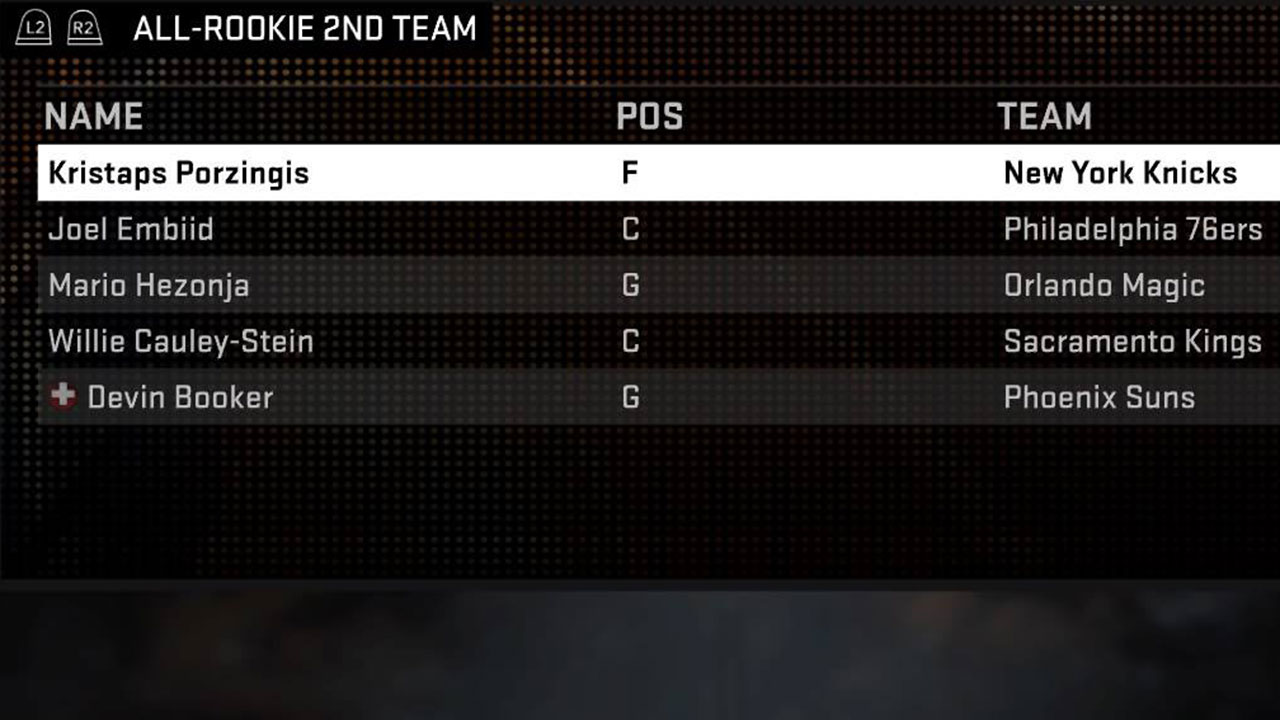Click Phoenix Suns team label
The height and width of the screenshot is (720, 1280).
coord(1100,397)
